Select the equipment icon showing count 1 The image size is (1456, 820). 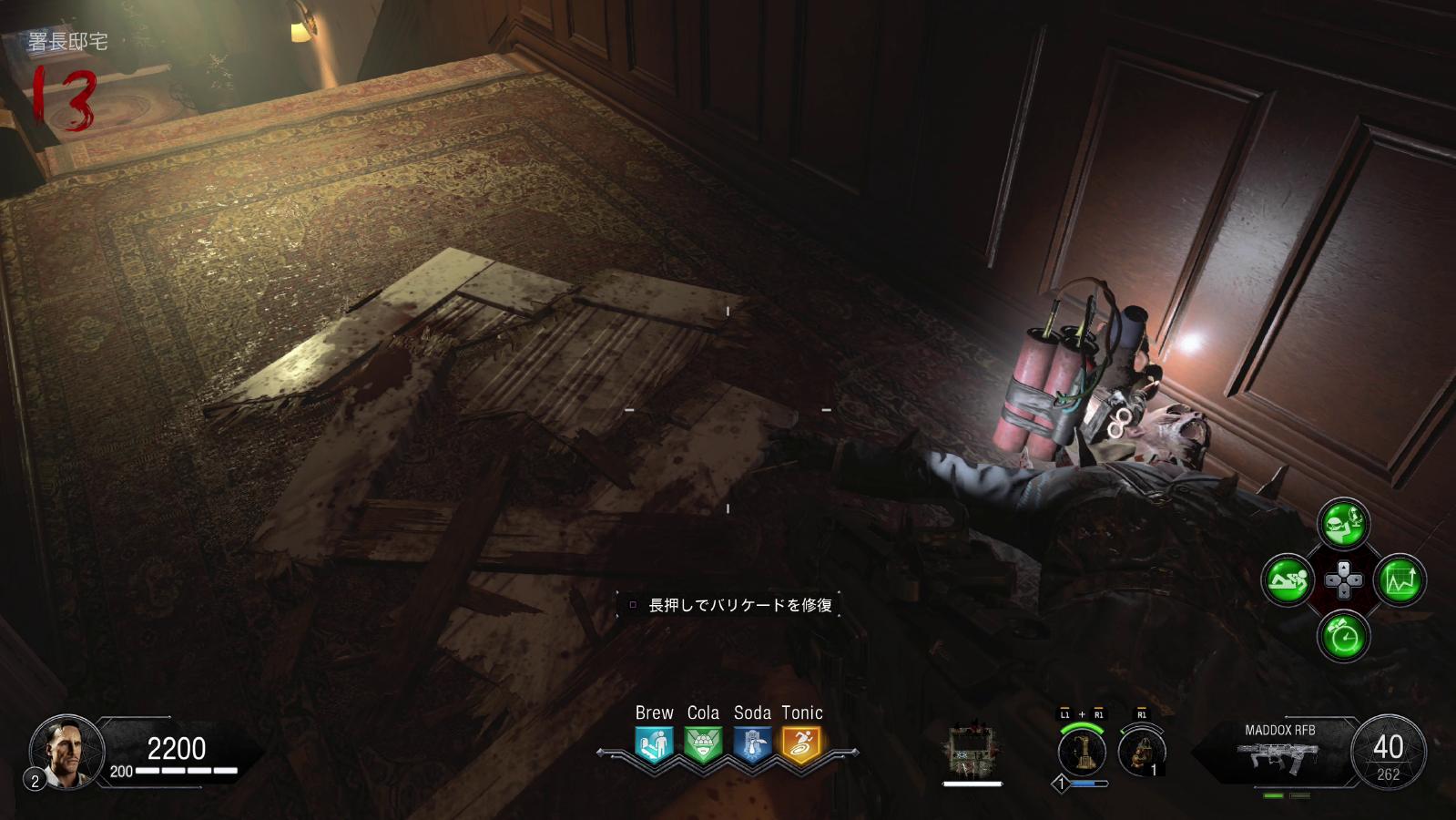pos(1141,753)
